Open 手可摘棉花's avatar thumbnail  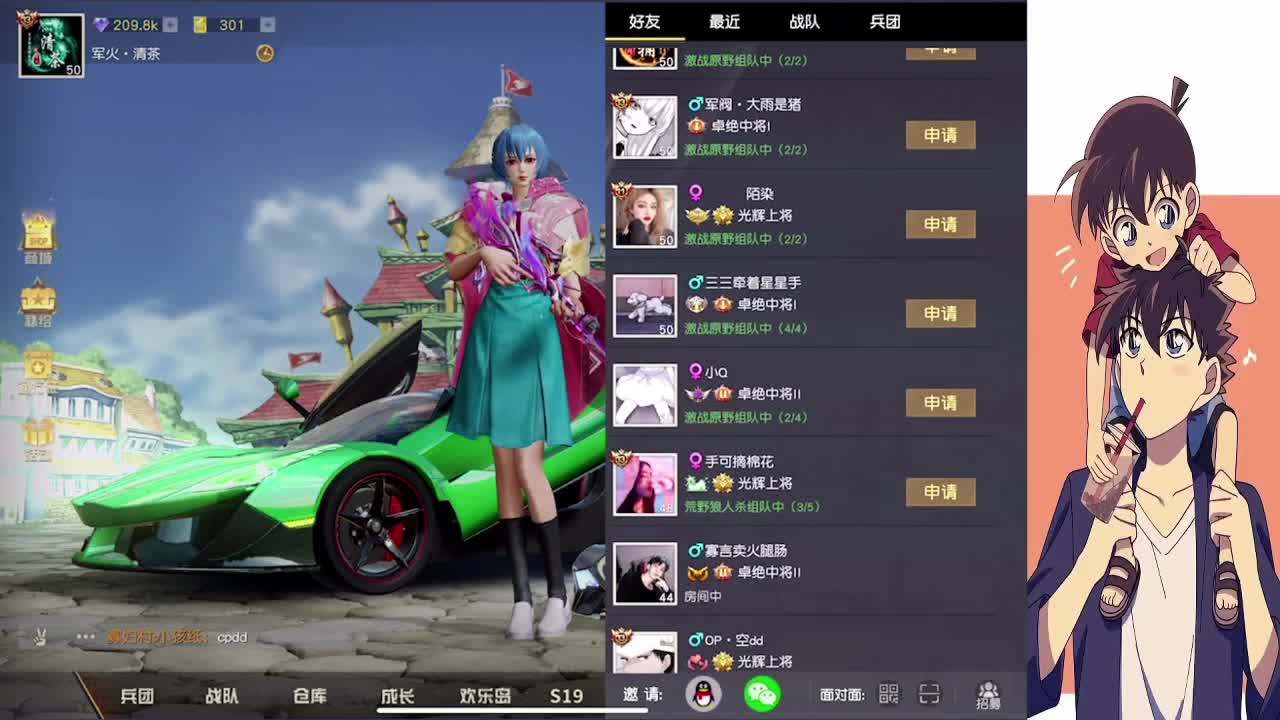(644, 485)
